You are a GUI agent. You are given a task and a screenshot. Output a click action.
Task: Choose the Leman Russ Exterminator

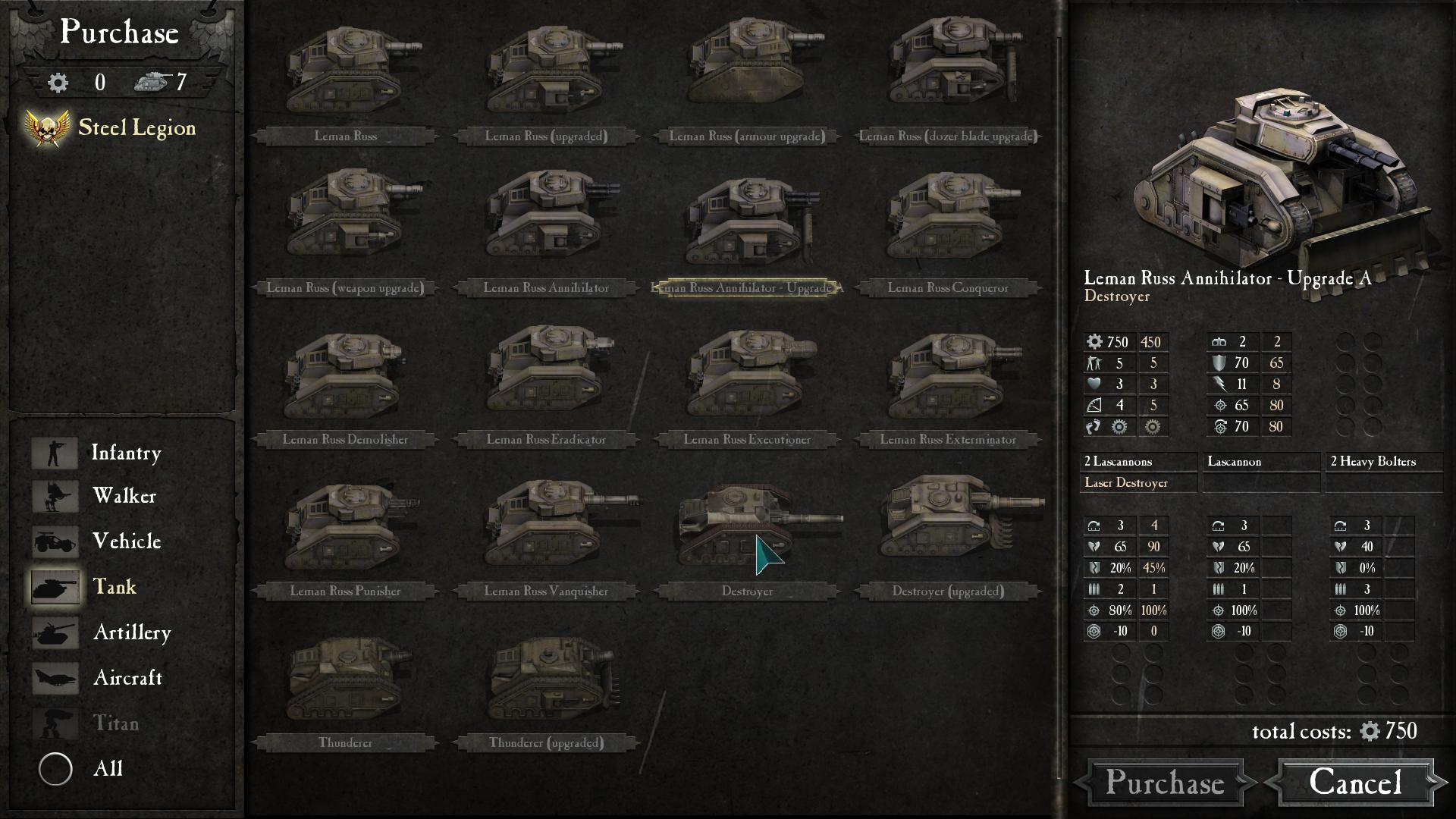pos(948,379)
